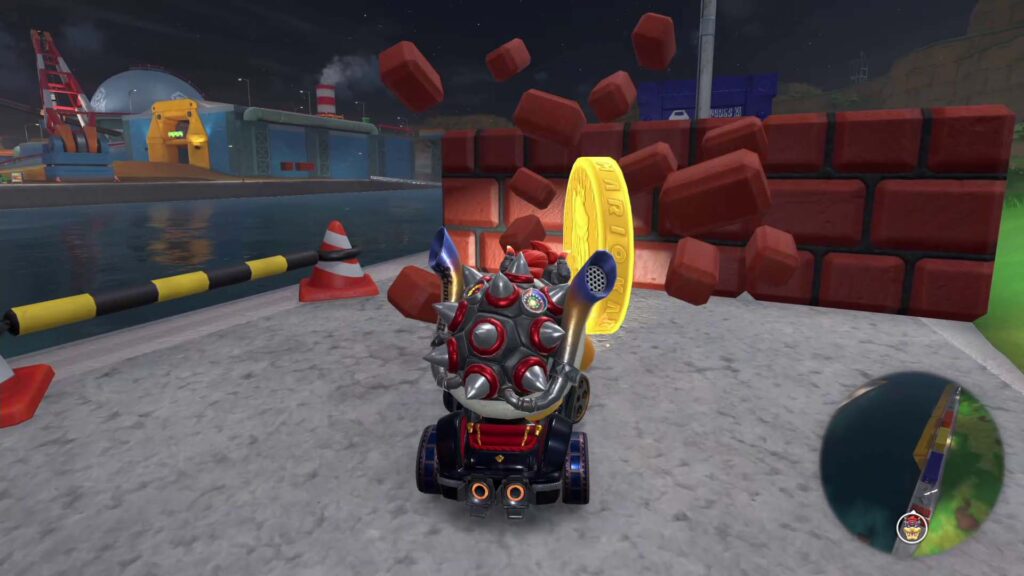Open the circular minimap
Image resolution: width=1024 pixels, height=576 pixels.
(x=911, y=462)
